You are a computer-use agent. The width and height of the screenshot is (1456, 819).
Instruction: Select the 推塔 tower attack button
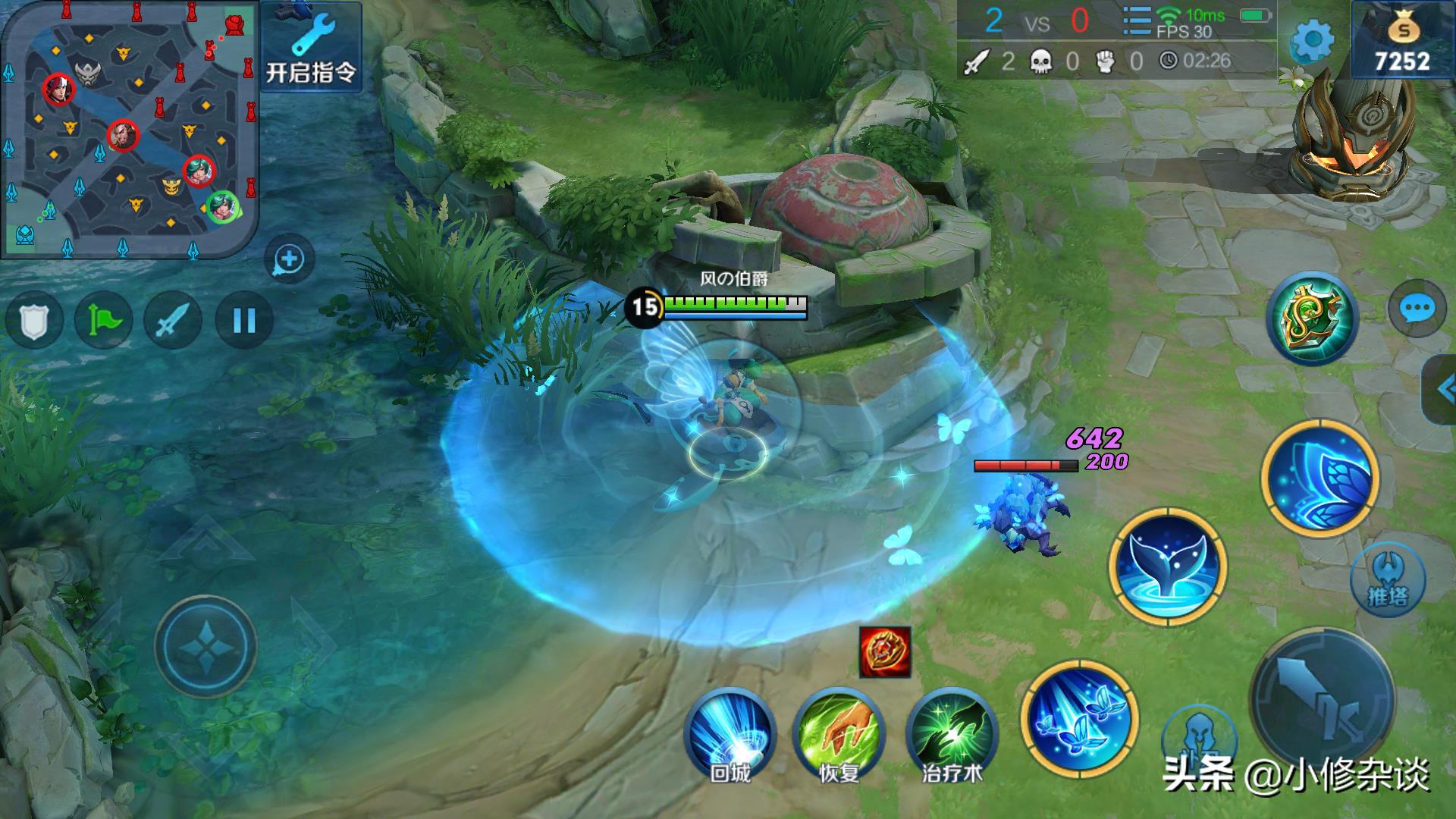pos(1387,582)
